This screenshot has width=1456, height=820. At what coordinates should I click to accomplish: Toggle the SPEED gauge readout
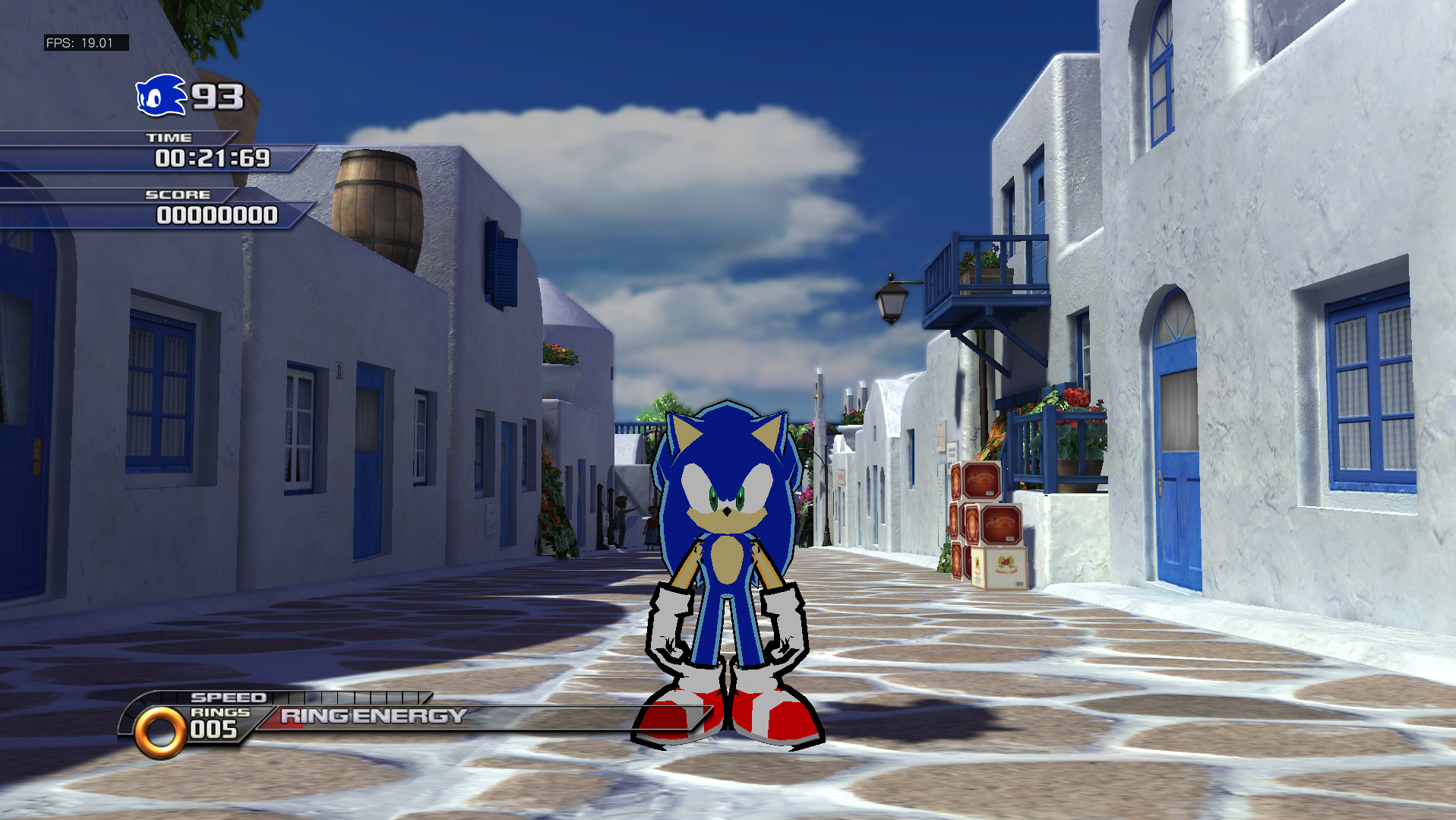pos(230,696)
